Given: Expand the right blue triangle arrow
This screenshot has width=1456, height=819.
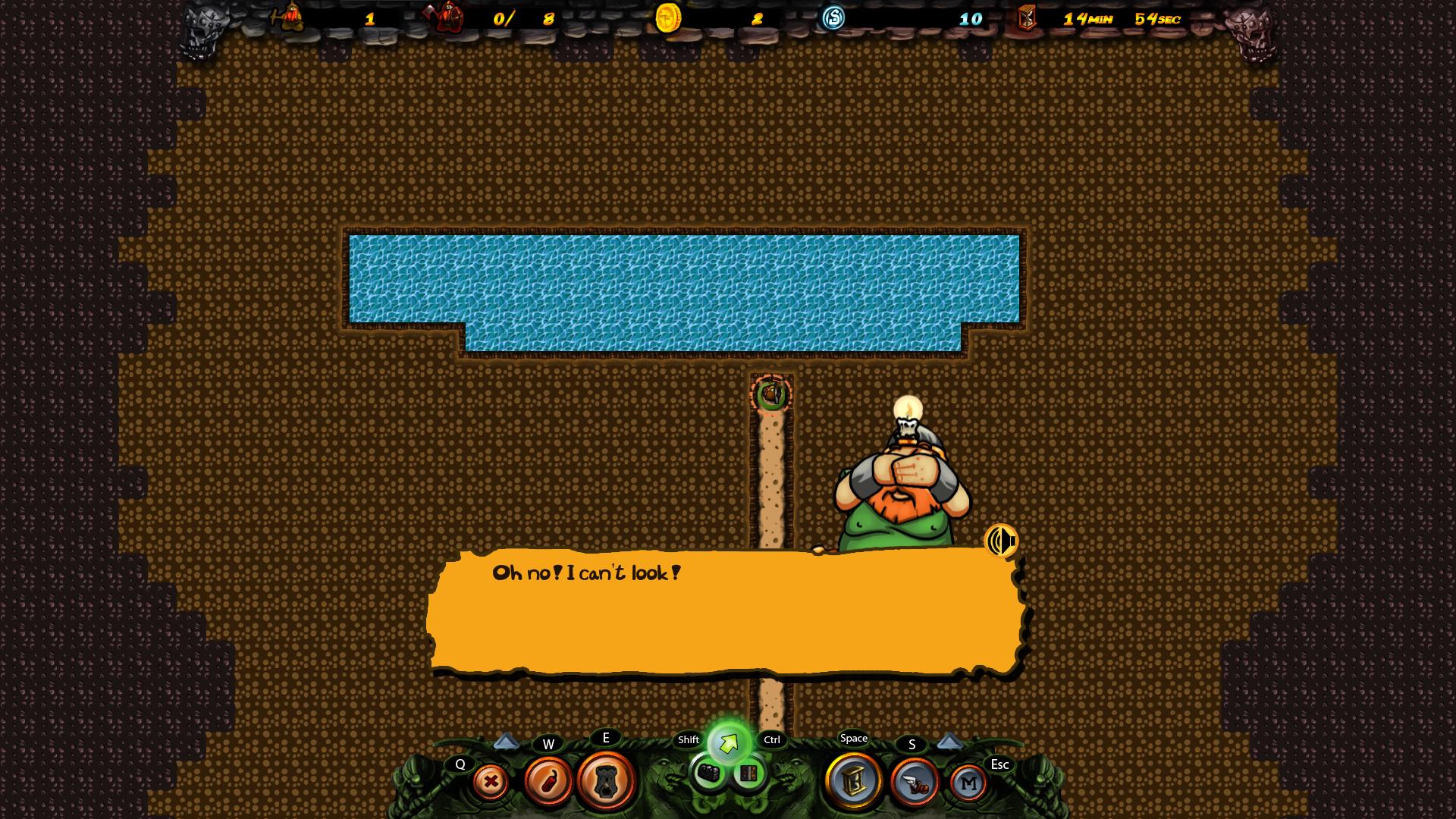Looking at the screenshot, I should pos(949,741).
